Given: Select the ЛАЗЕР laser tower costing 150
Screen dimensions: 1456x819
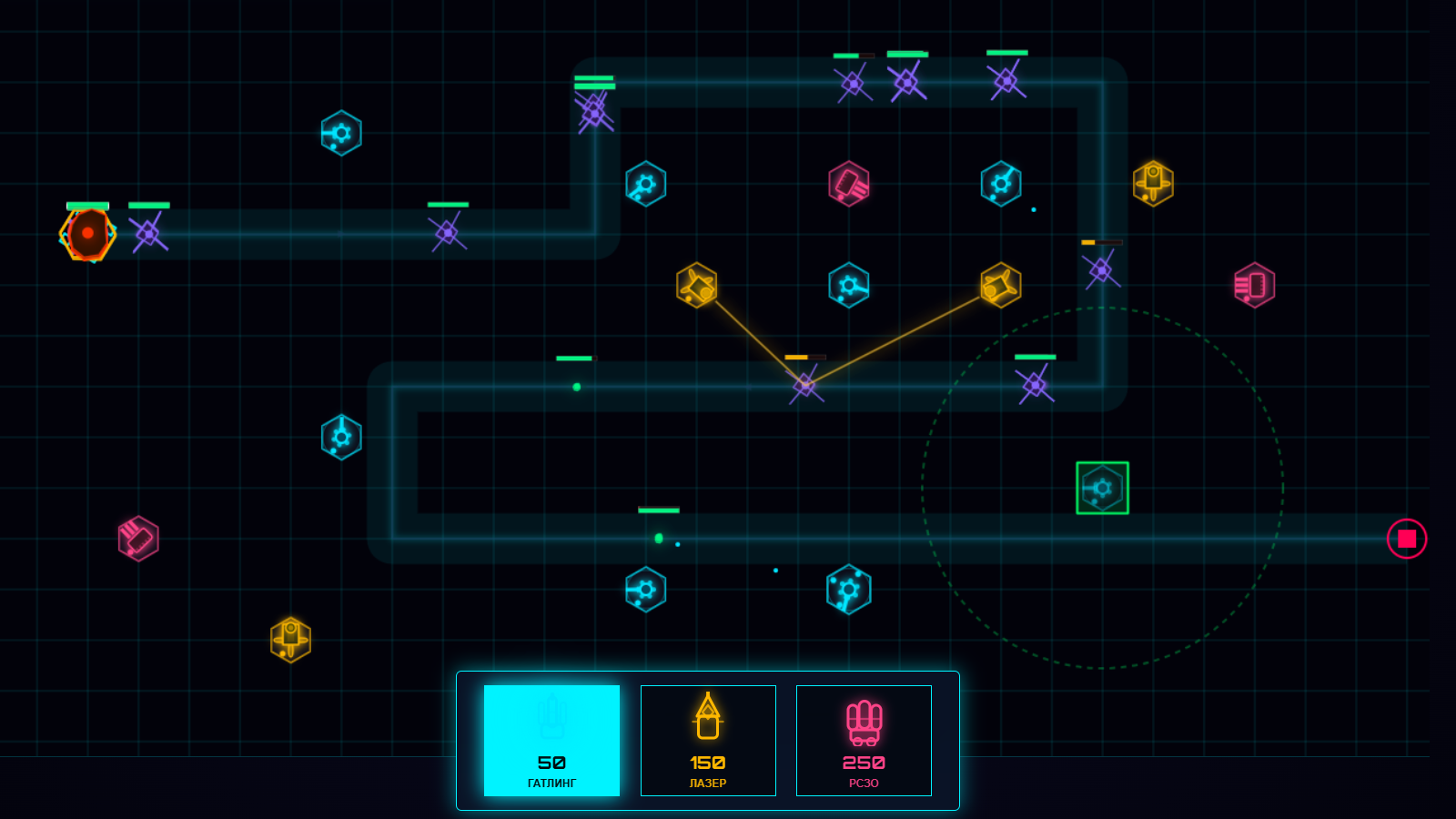Looking at the screenshot, I should pyautogui.click(x=708, y=740).
